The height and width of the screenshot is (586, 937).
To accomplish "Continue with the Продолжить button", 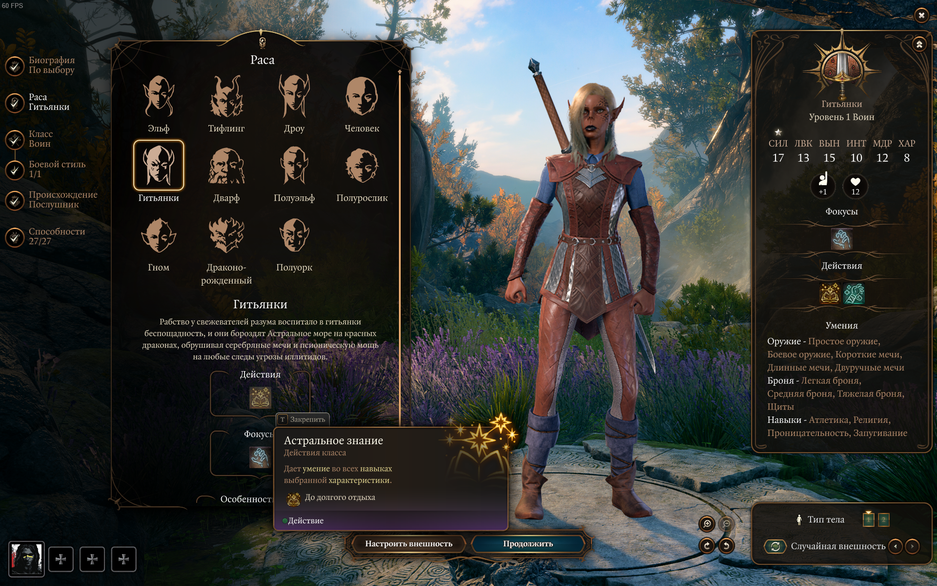I will point(527,544).
